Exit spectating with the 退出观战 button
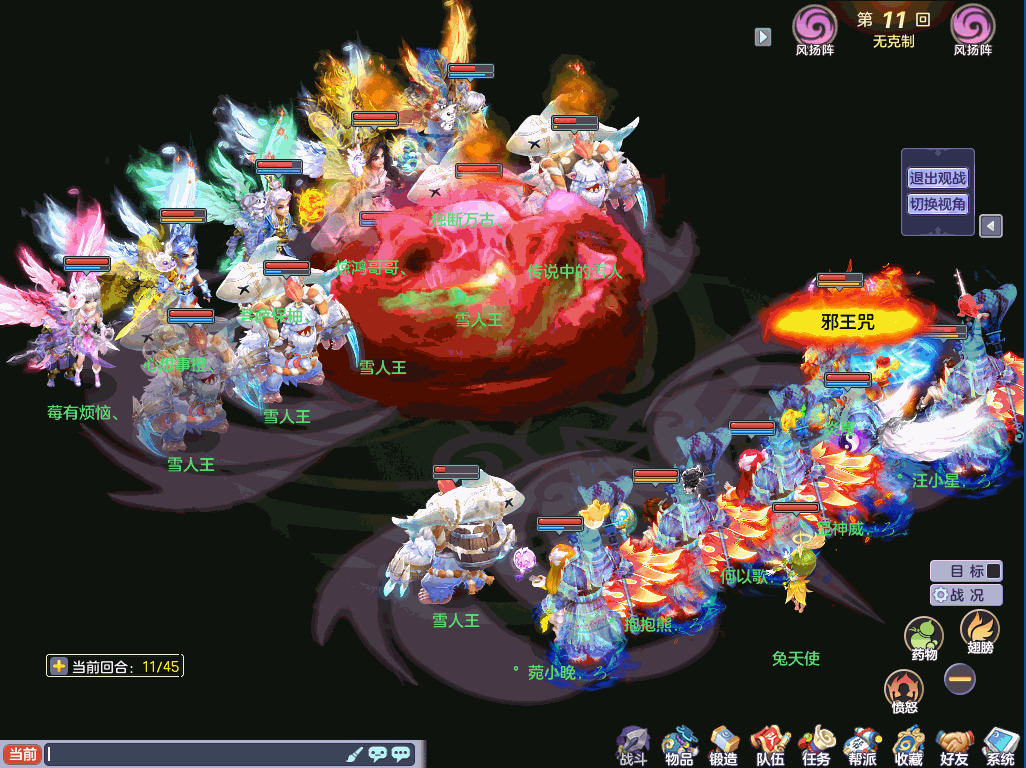This screenshot has height=768, width=1026. tap(937, 178)
